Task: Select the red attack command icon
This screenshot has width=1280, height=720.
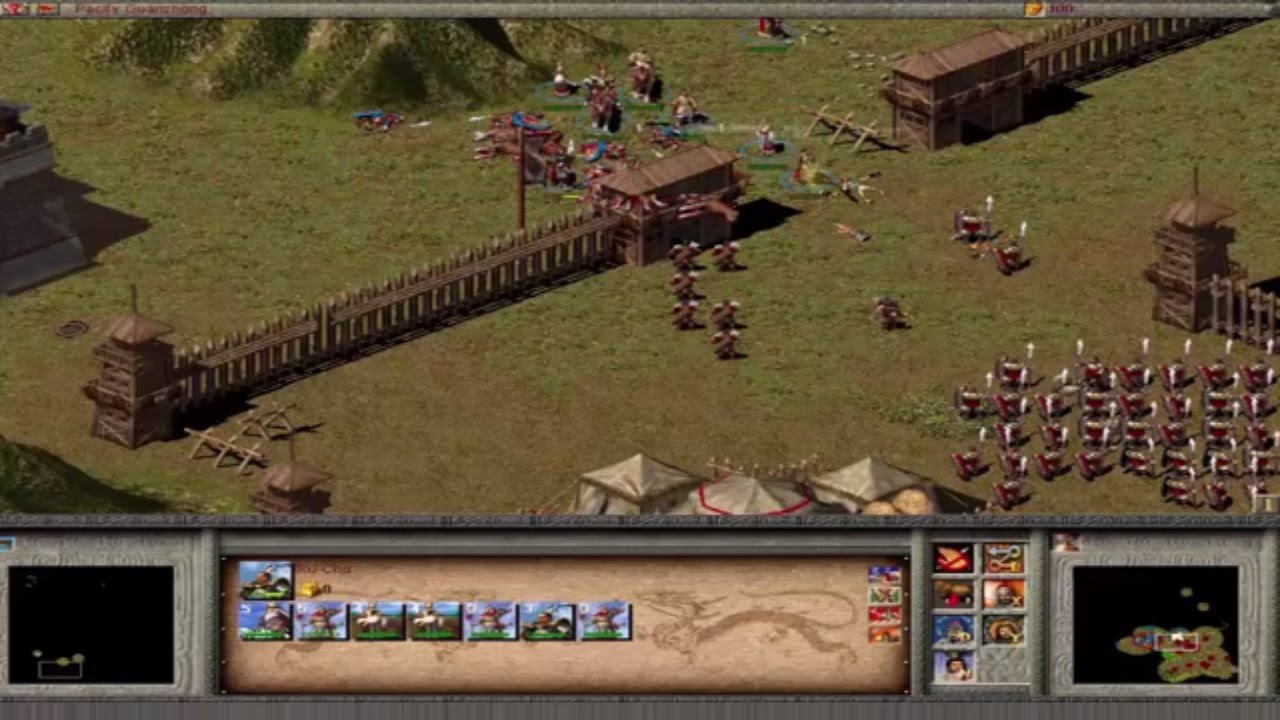Action: click(953, 558)
